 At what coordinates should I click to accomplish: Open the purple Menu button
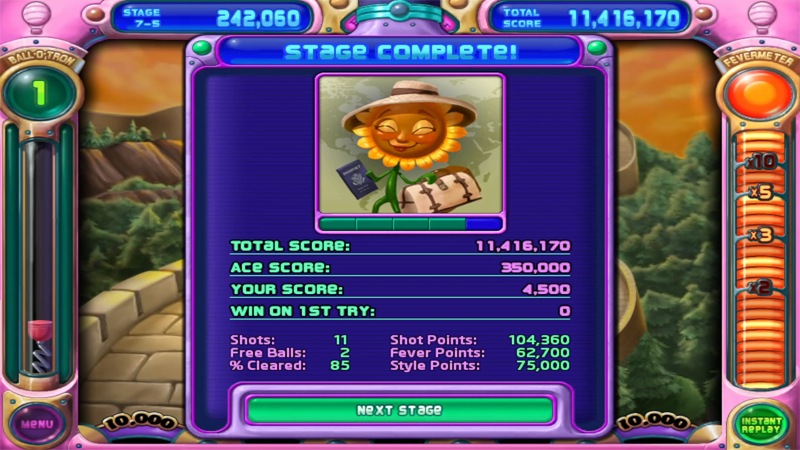point(36,423)
